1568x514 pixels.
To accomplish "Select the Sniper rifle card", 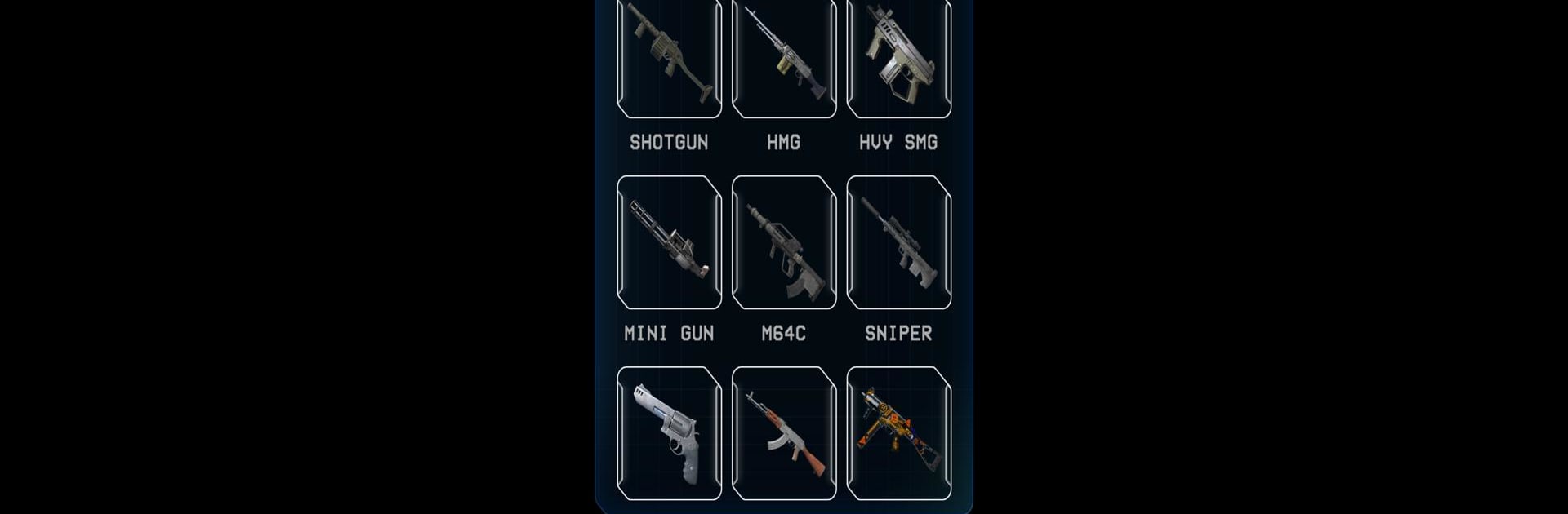I will pyautogui.click(x=898, y=242).
